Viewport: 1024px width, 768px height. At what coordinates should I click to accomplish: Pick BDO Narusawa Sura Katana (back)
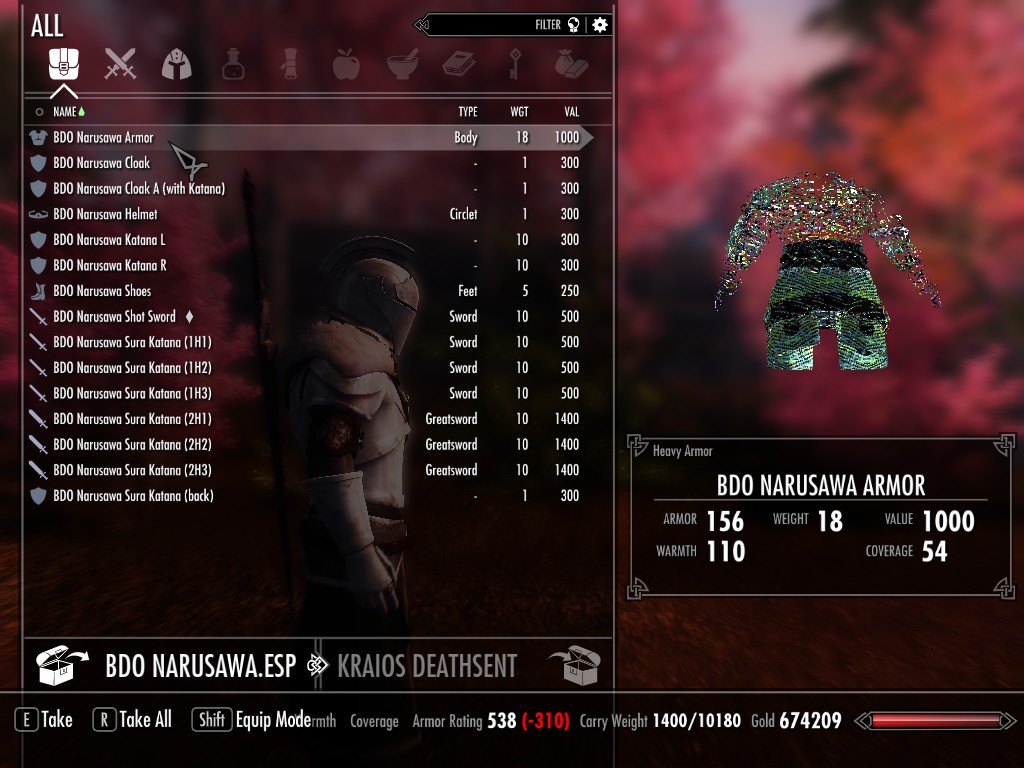pos(133,496)
